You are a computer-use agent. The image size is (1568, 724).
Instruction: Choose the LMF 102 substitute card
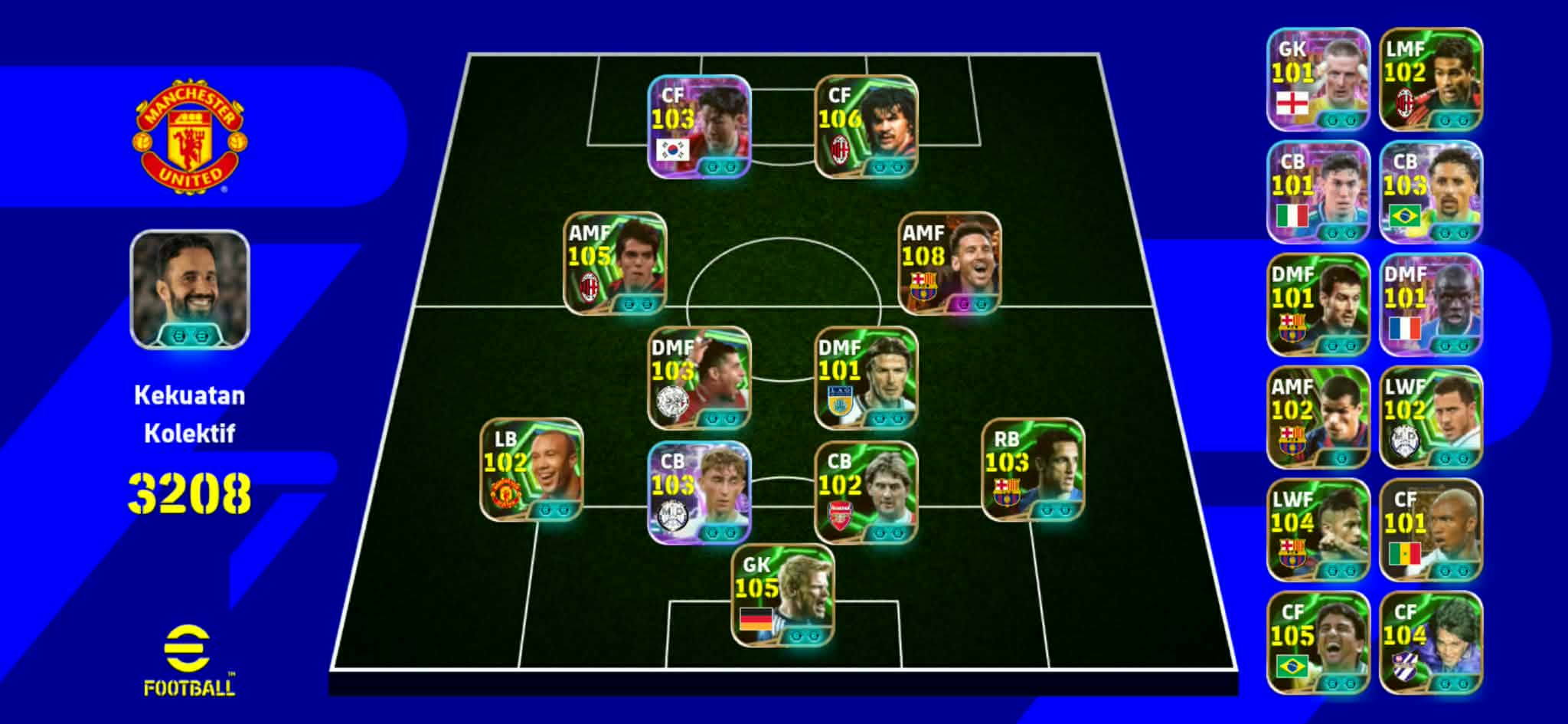1430,80
